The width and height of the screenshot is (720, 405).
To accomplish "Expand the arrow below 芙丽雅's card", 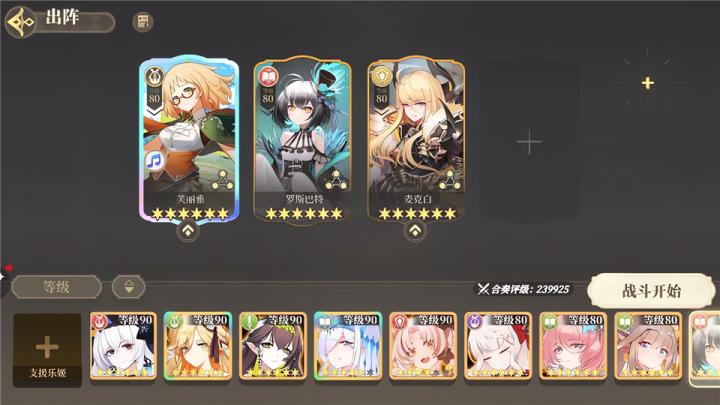I will 188,232.
